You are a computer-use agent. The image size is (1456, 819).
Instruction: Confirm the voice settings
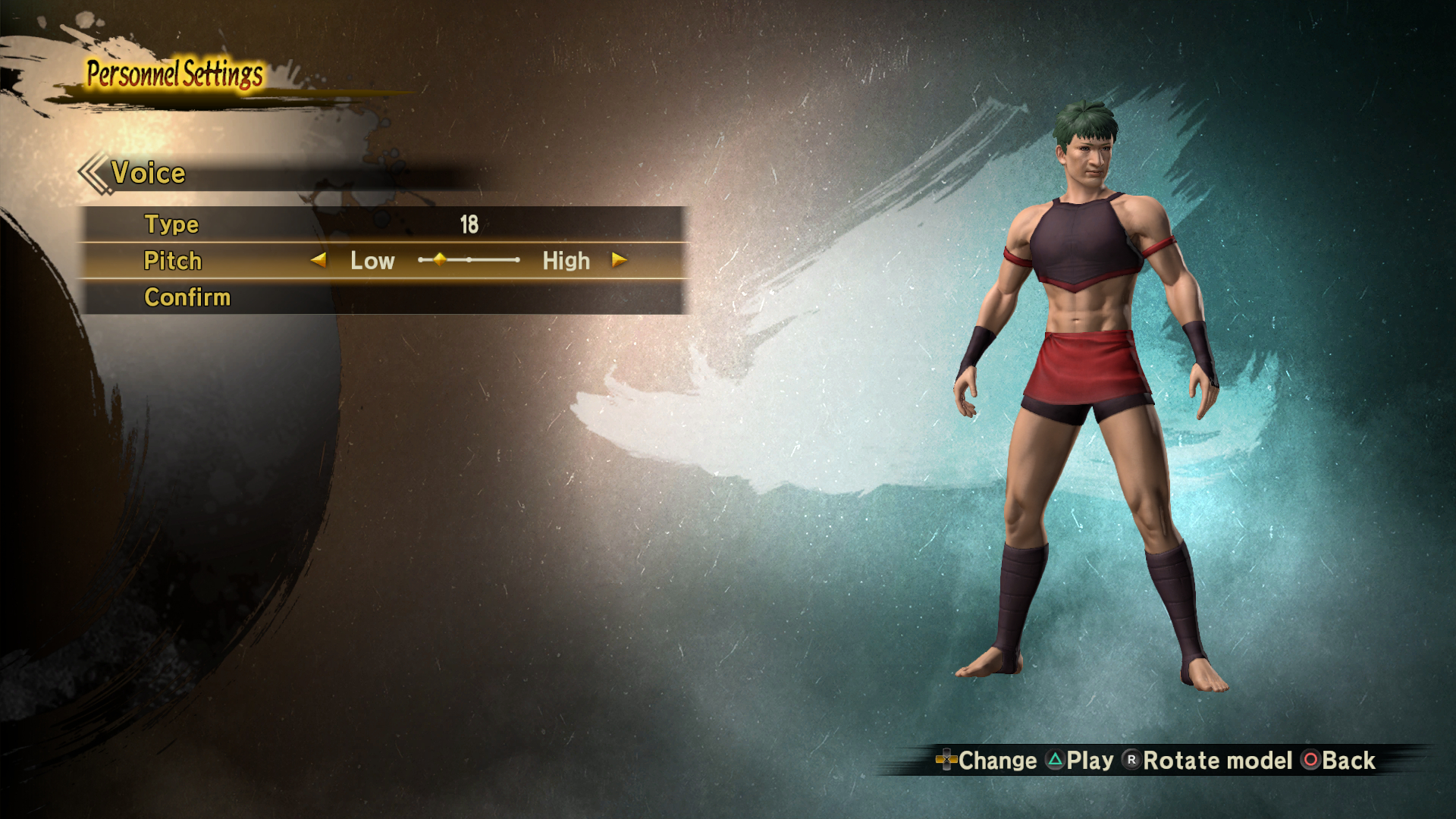(187, 297)
